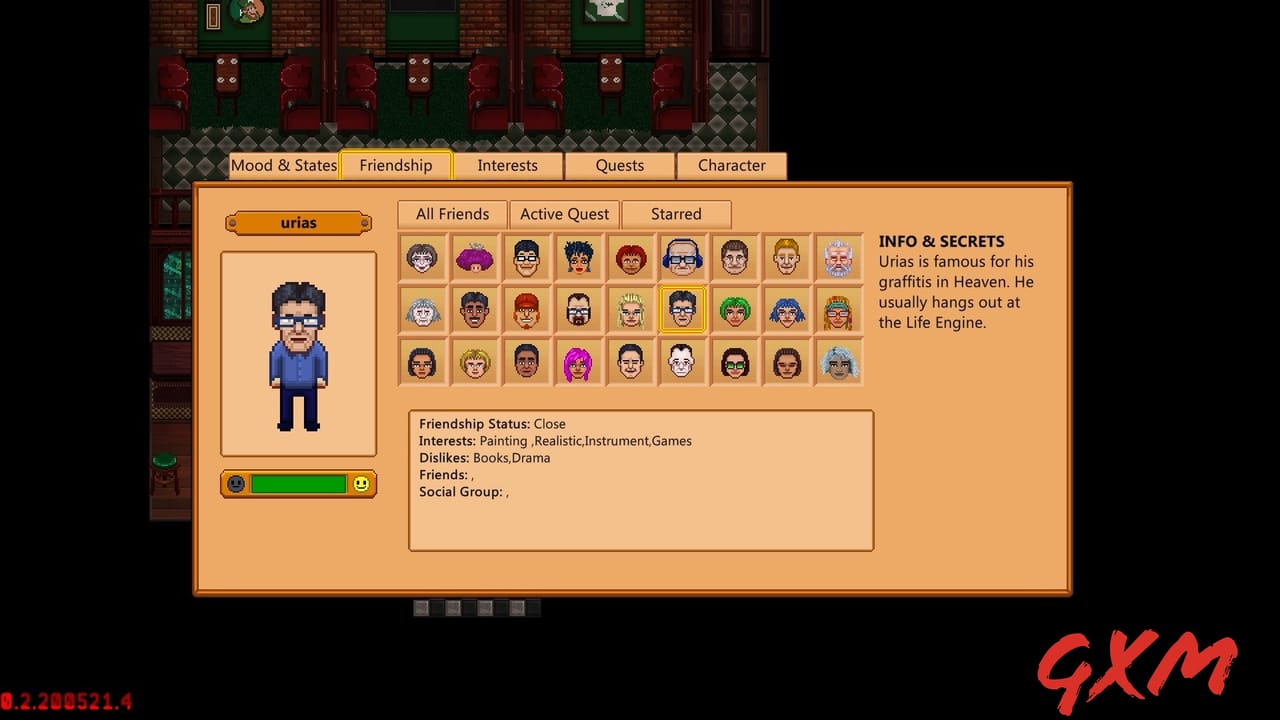
Task: Select the blue-haired woman's portrait
Action: tap(787, 310)
